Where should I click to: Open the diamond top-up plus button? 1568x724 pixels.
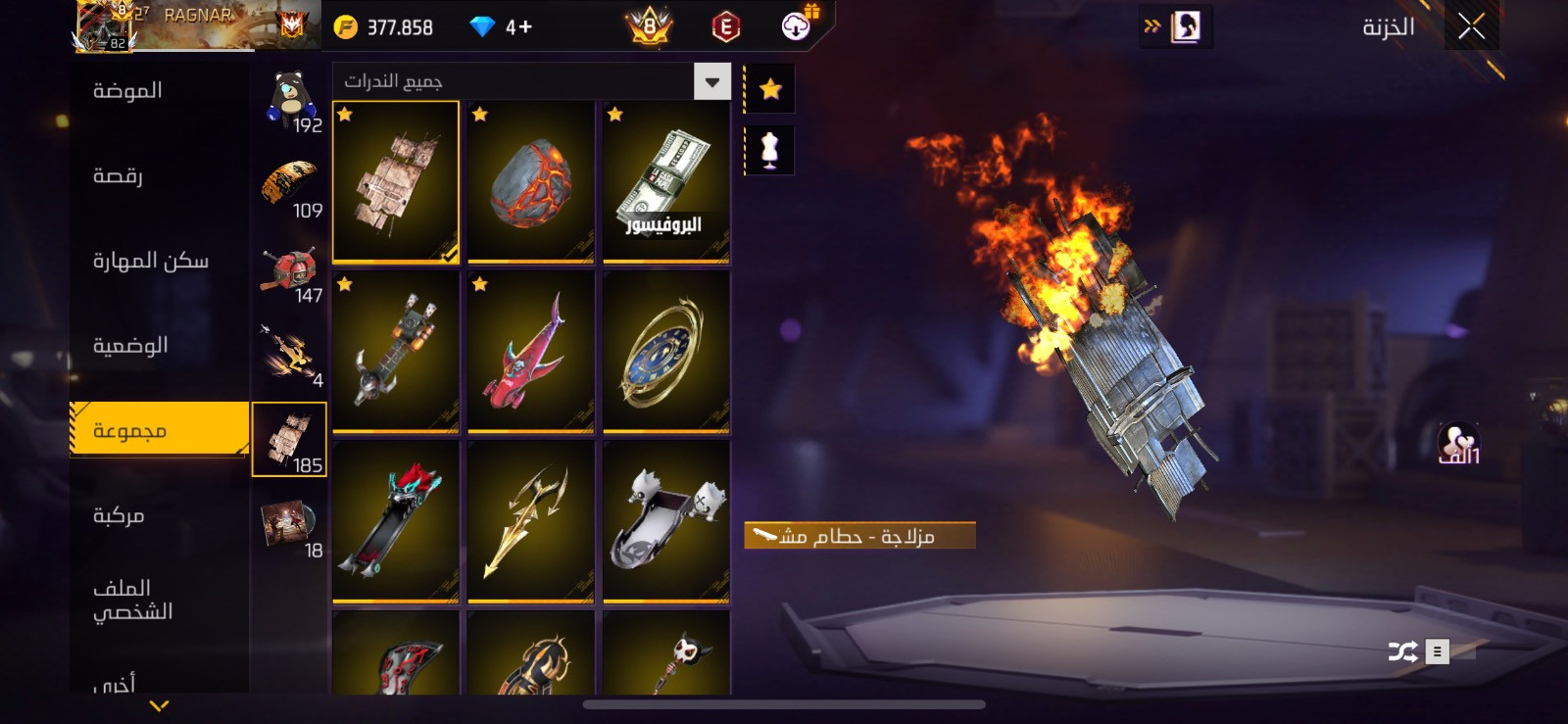click(520, 27)
